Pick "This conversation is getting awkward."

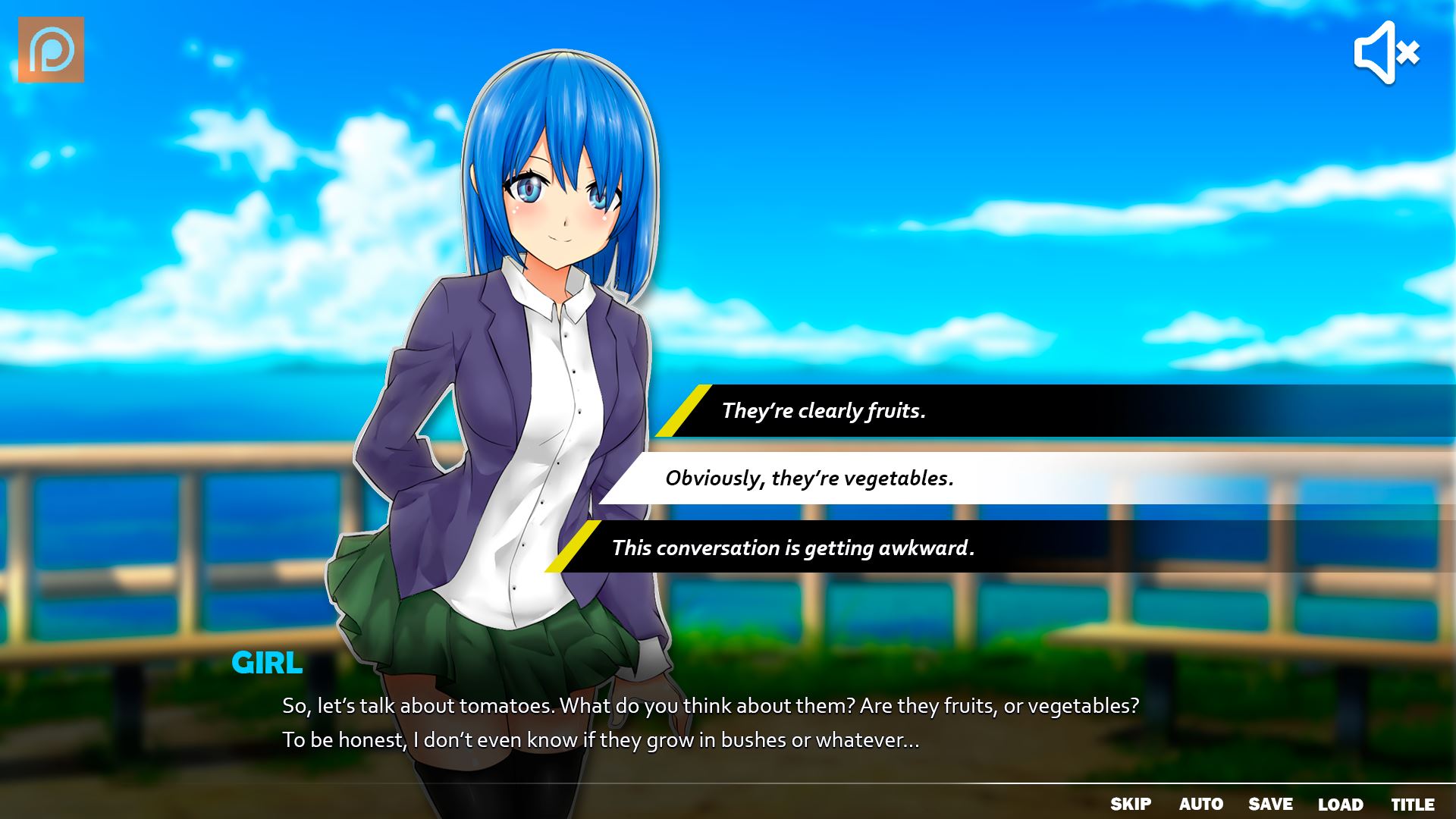[792, 548]
